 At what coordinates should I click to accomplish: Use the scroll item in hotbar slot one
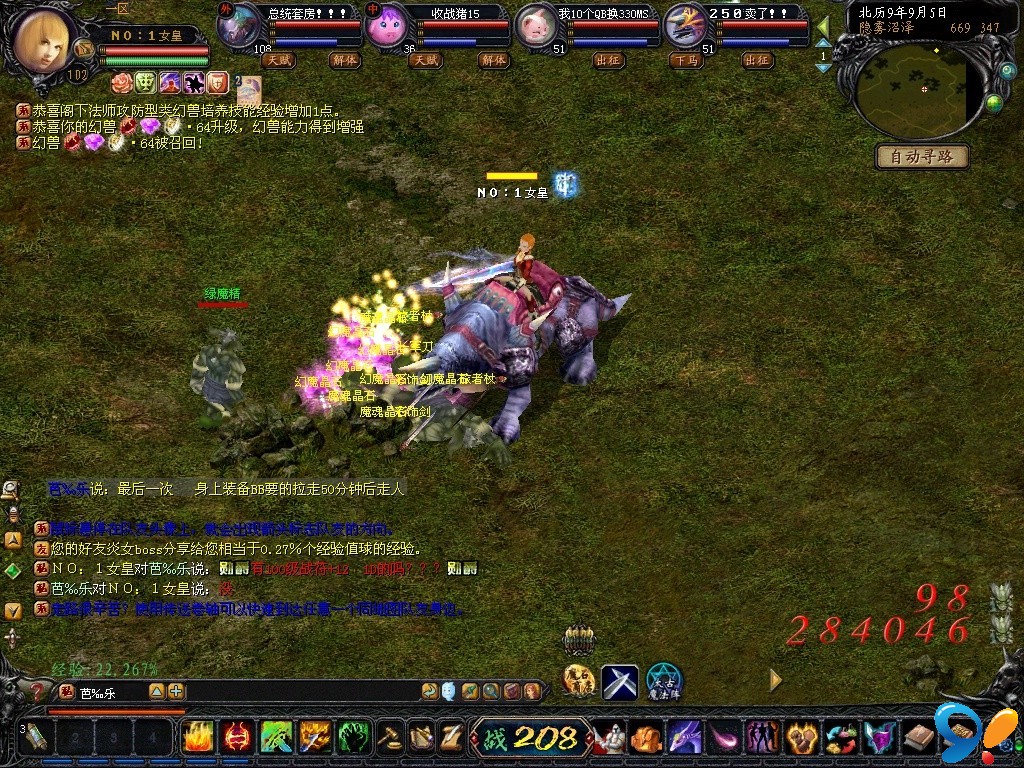point(37,737)
